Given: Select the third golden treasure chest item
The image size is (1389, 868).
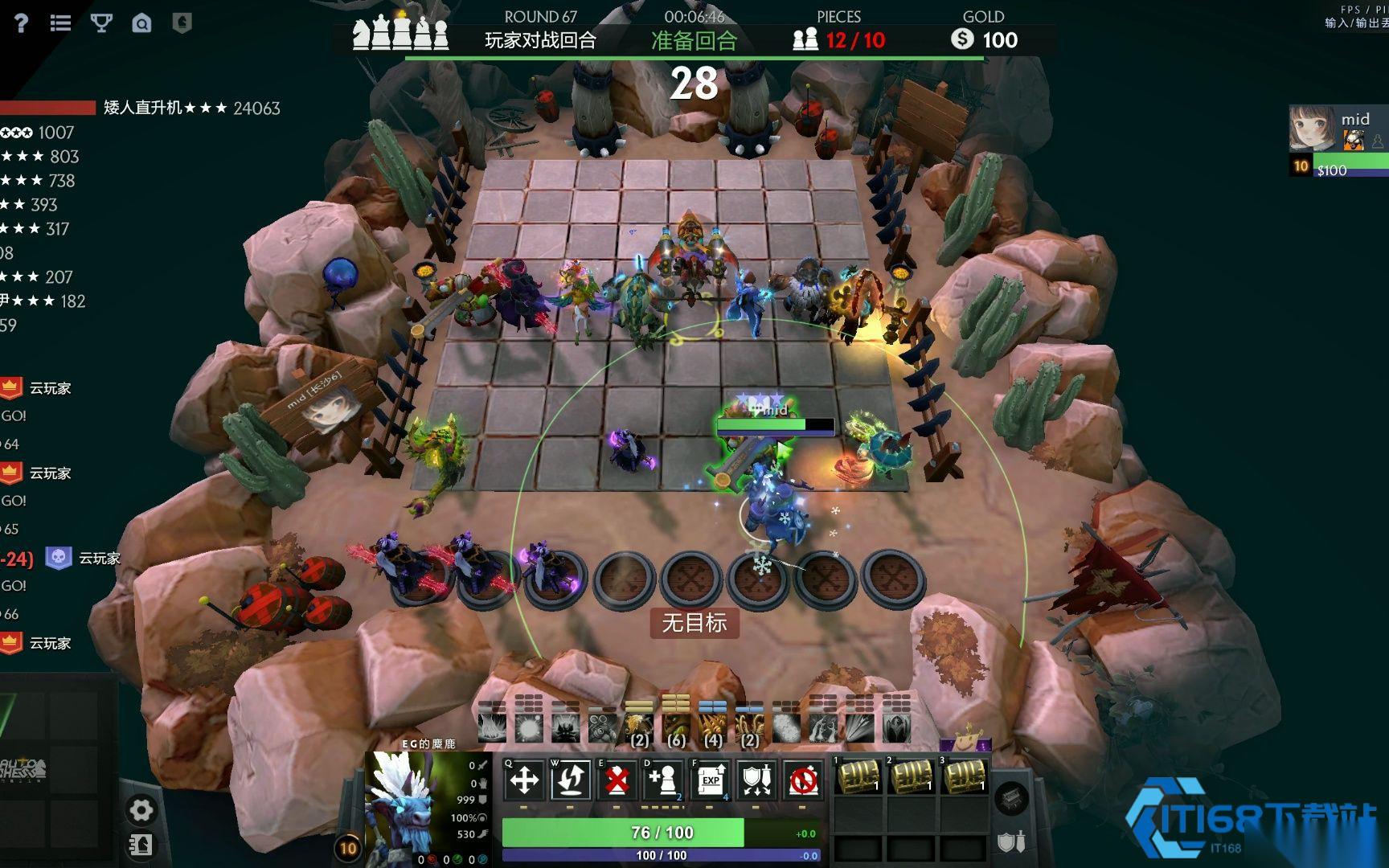Looking at the screenshot, I should [x=964, y=776].
